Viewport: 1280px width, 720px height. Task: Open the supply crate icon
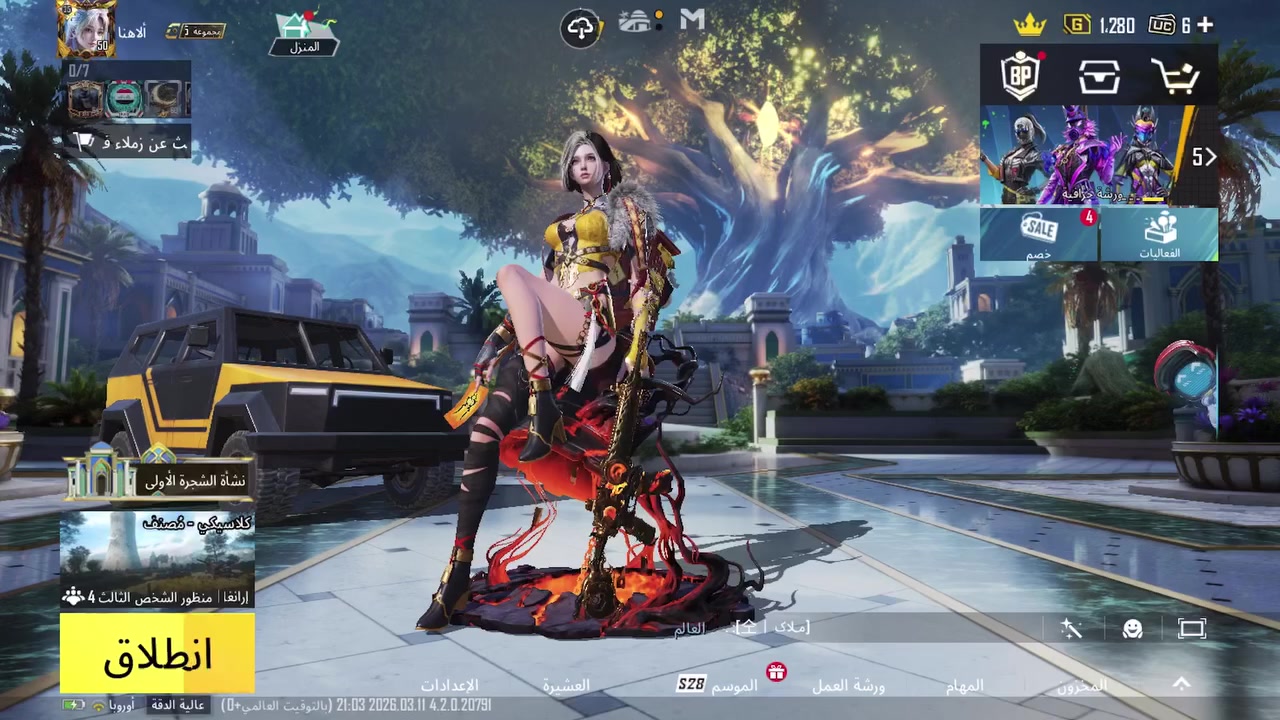point(1098,77)
